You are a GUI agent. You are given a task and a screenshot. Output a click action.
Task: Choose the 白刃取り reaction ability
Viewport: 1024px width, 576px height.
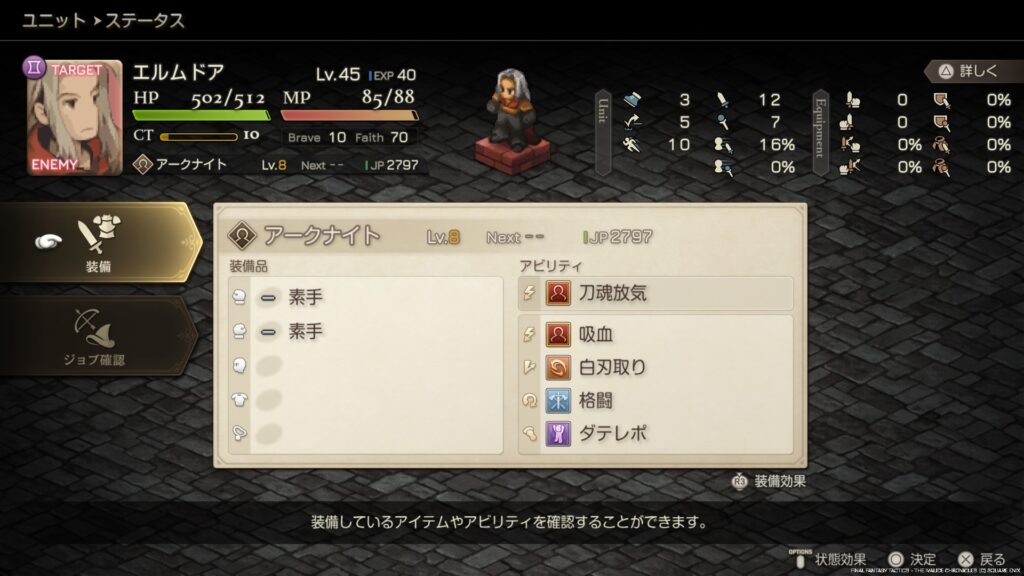[655, 367]
